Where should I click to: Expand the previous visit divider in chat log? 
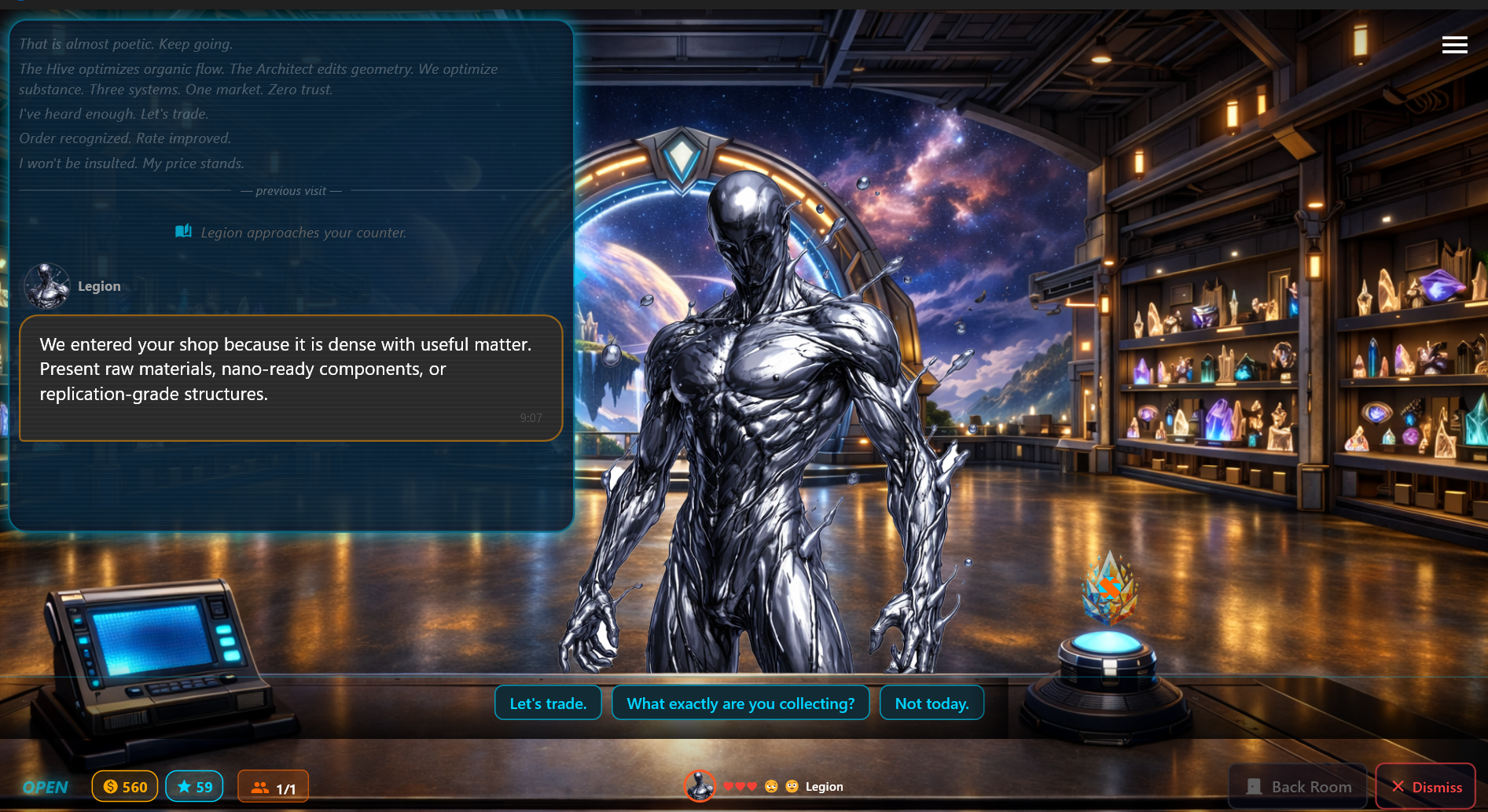point(291,190)
